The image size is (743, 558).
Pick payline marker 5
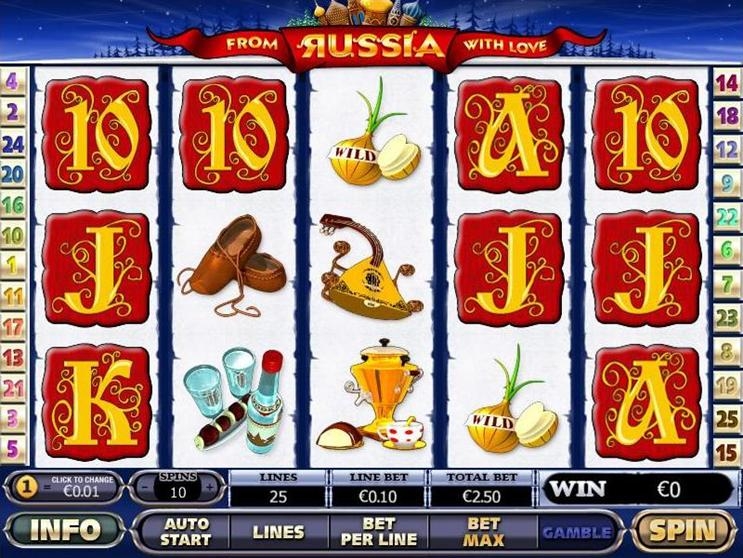coord(13,449)
